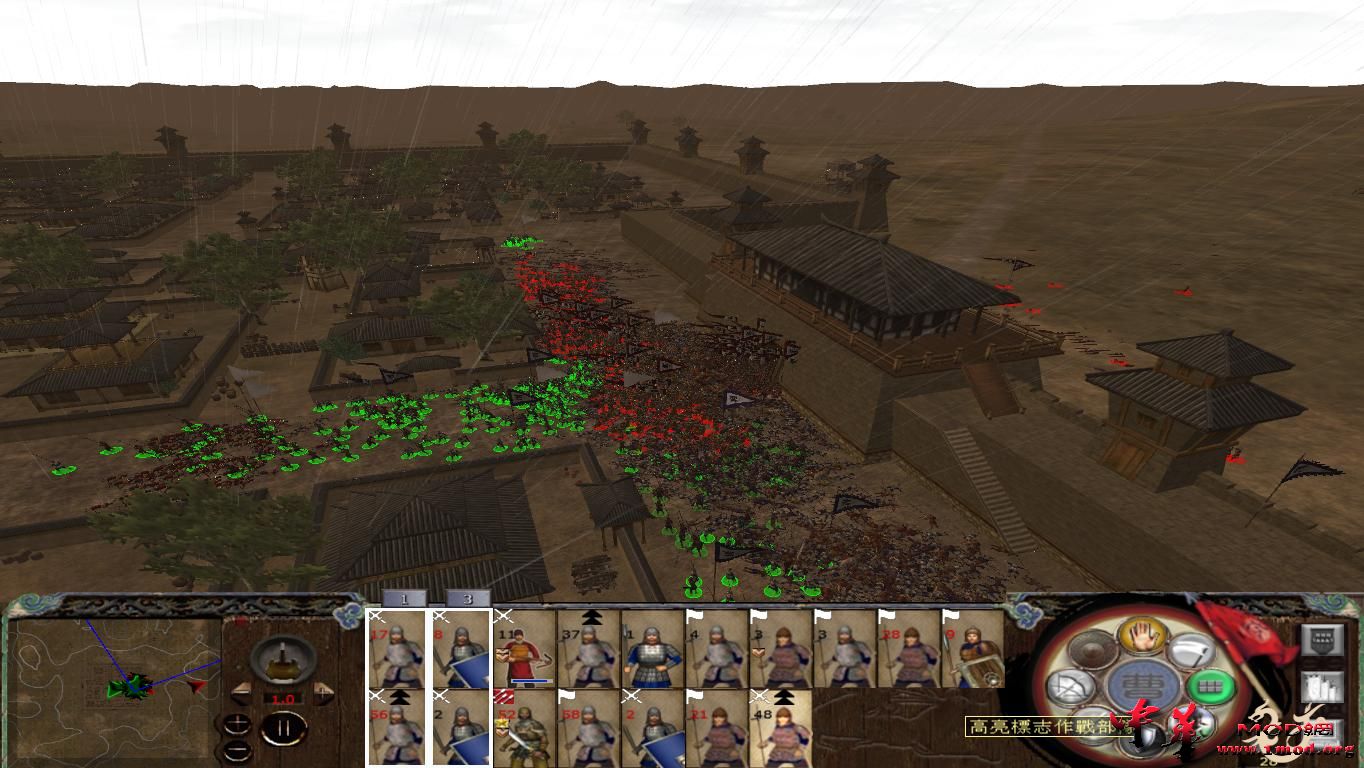
Task: Switch to unit group tab 1
Action: 403,599
